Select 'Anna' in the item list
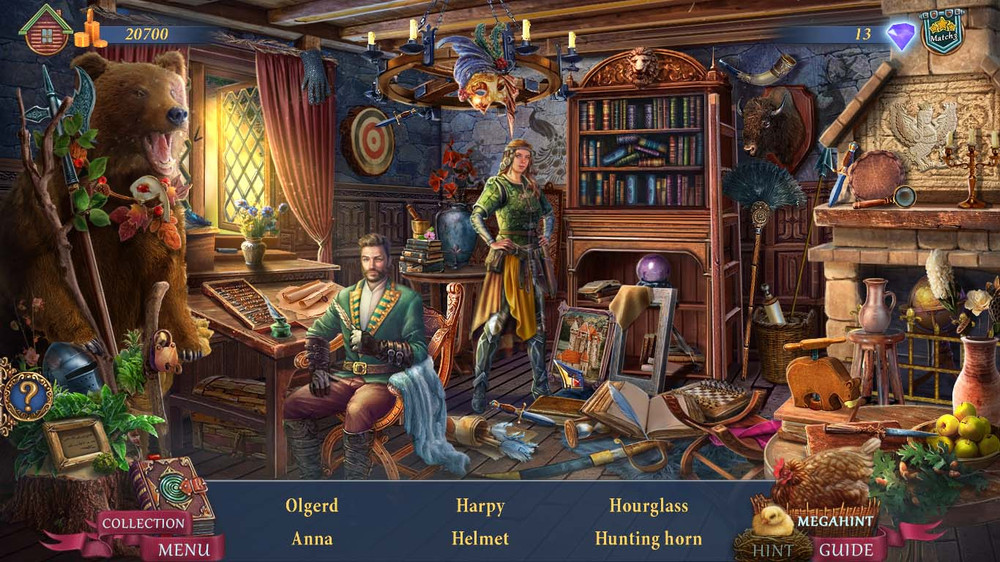The height and width of the screenshot is (562, 1000). click(x=312, y=539)
